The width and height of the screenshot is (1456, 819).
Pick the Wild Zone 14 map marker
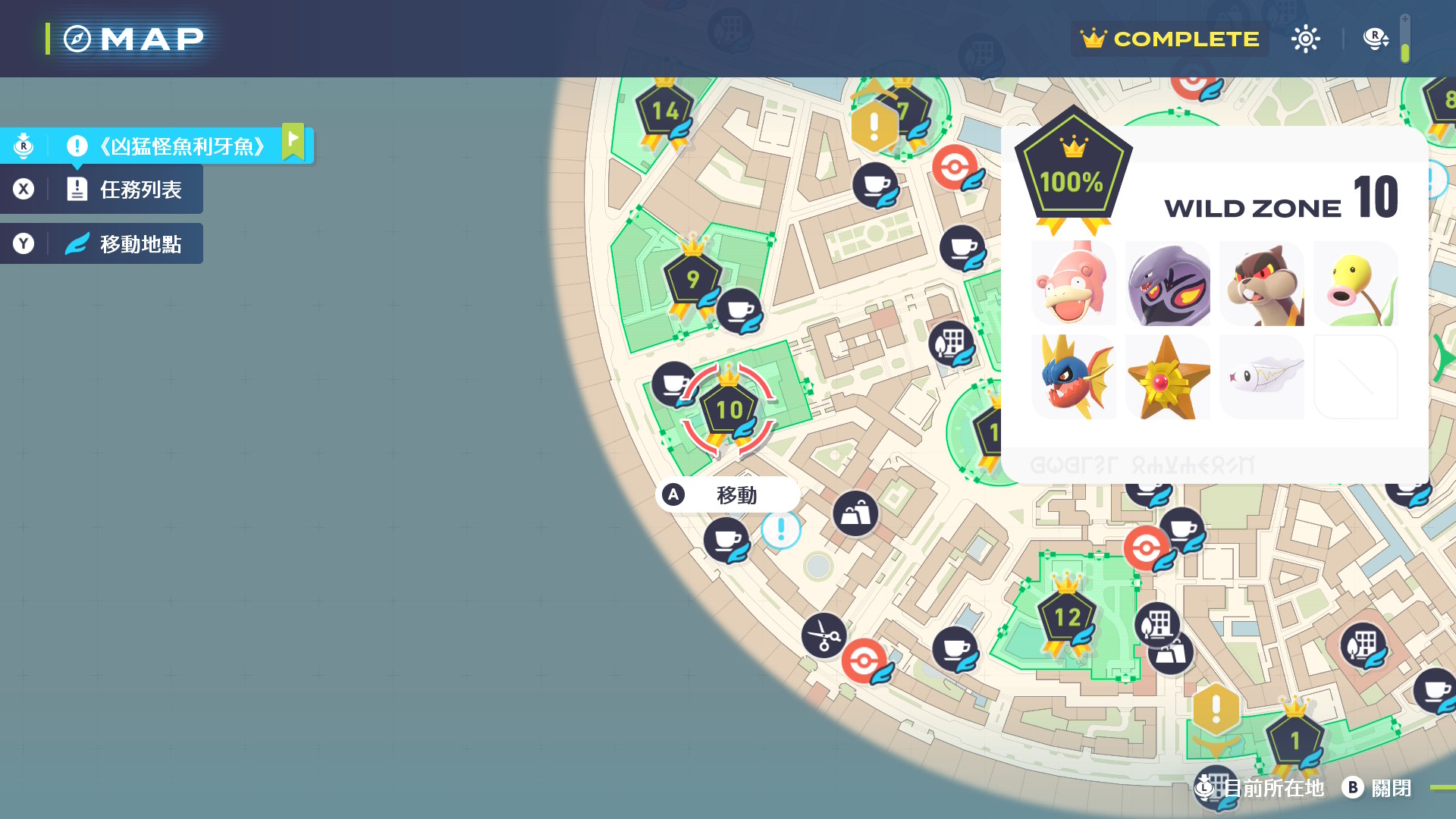(665, 111)
